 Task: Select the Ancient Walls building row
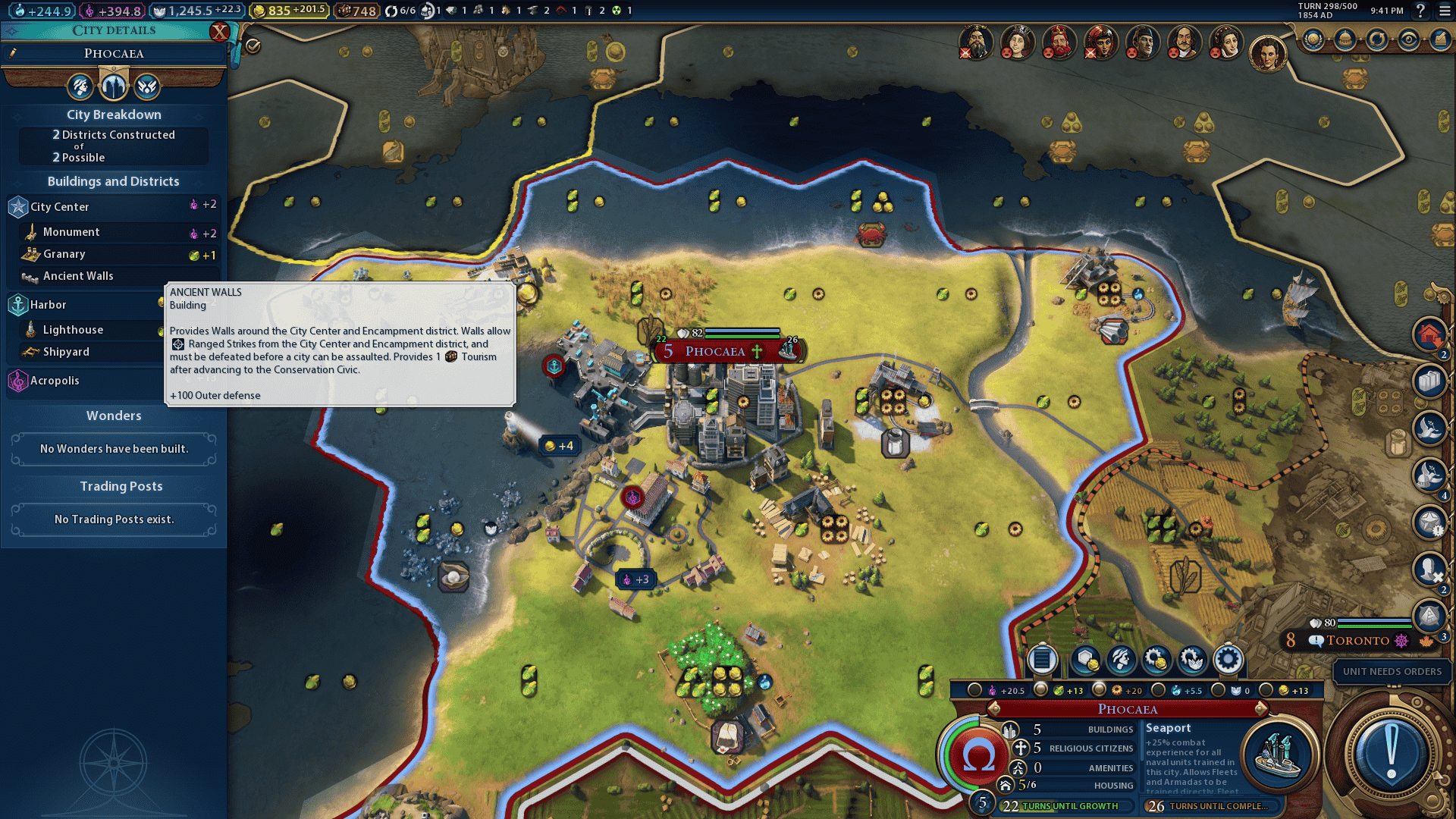(78, 276)
